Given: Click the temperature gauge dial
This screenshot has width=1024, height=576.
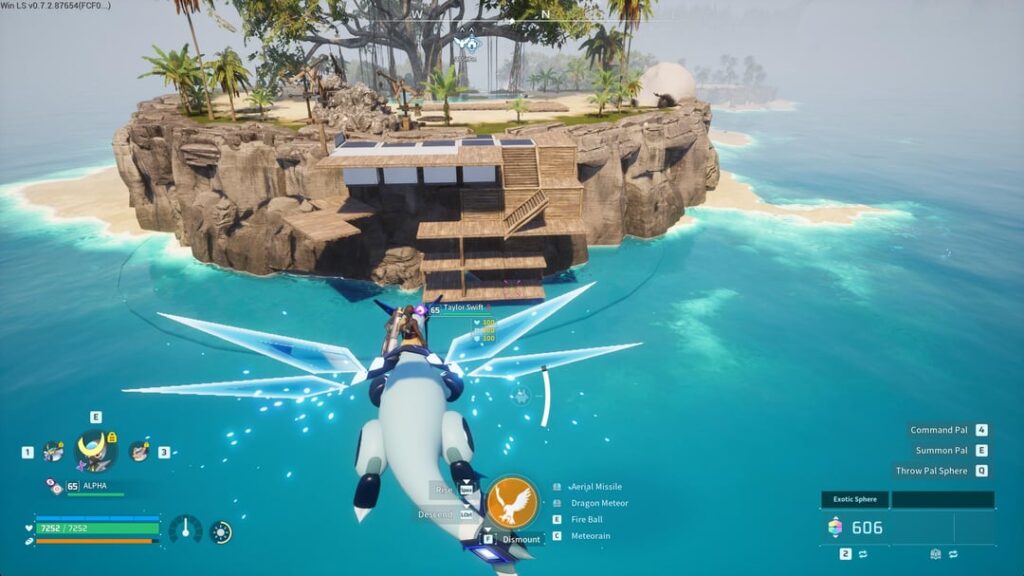Looking at the screenshot, I should 185,530.
